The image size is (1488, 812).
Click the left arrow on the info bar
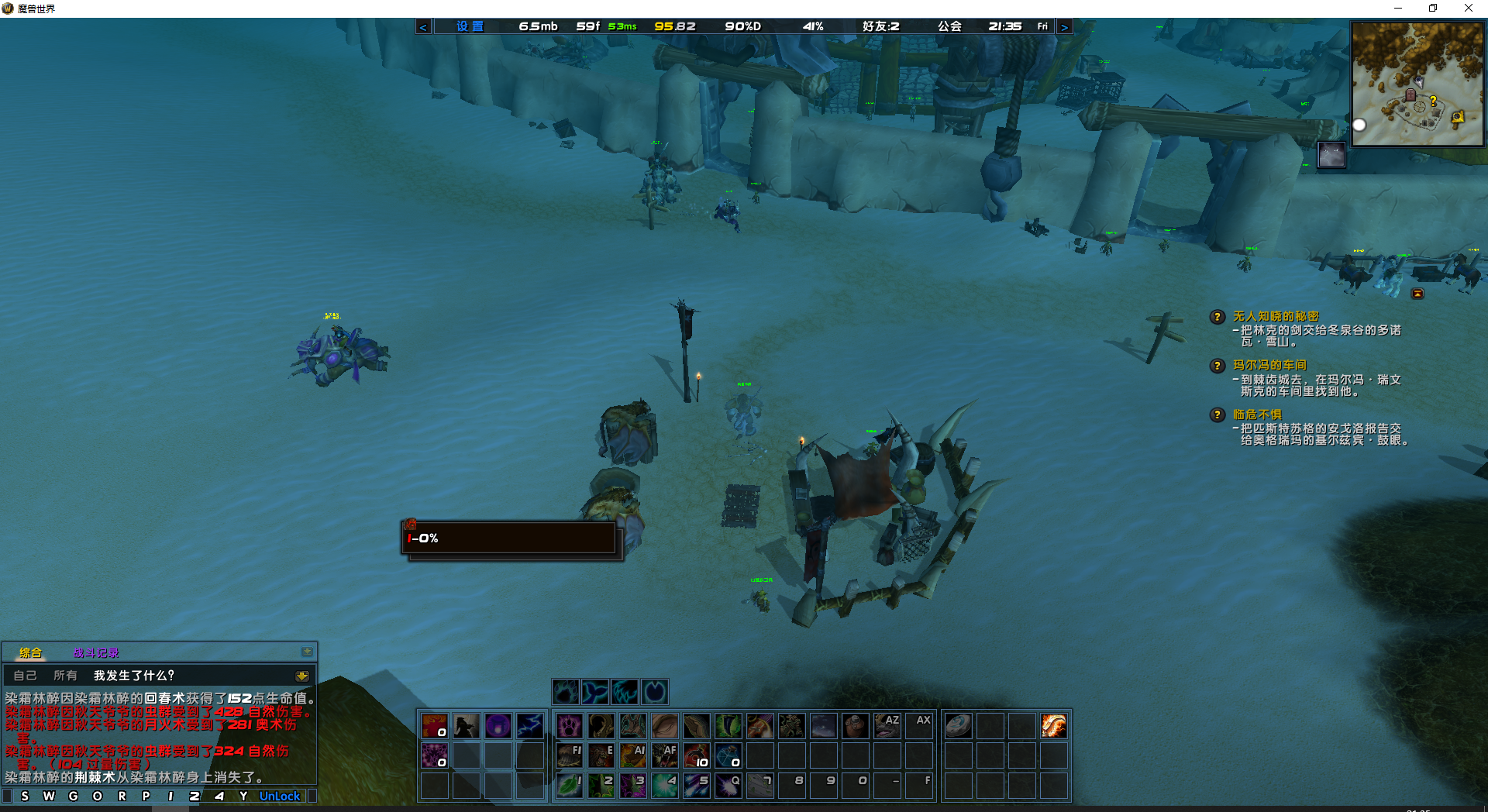(x=423, y=27)
